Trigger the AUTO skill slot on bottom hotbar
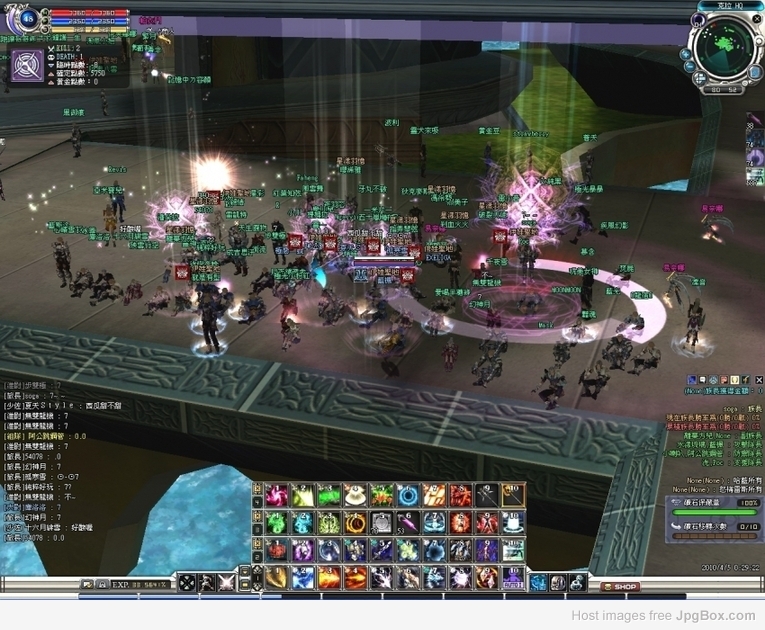This screenshot has height=630, width=765. click(x=512, y=577)
